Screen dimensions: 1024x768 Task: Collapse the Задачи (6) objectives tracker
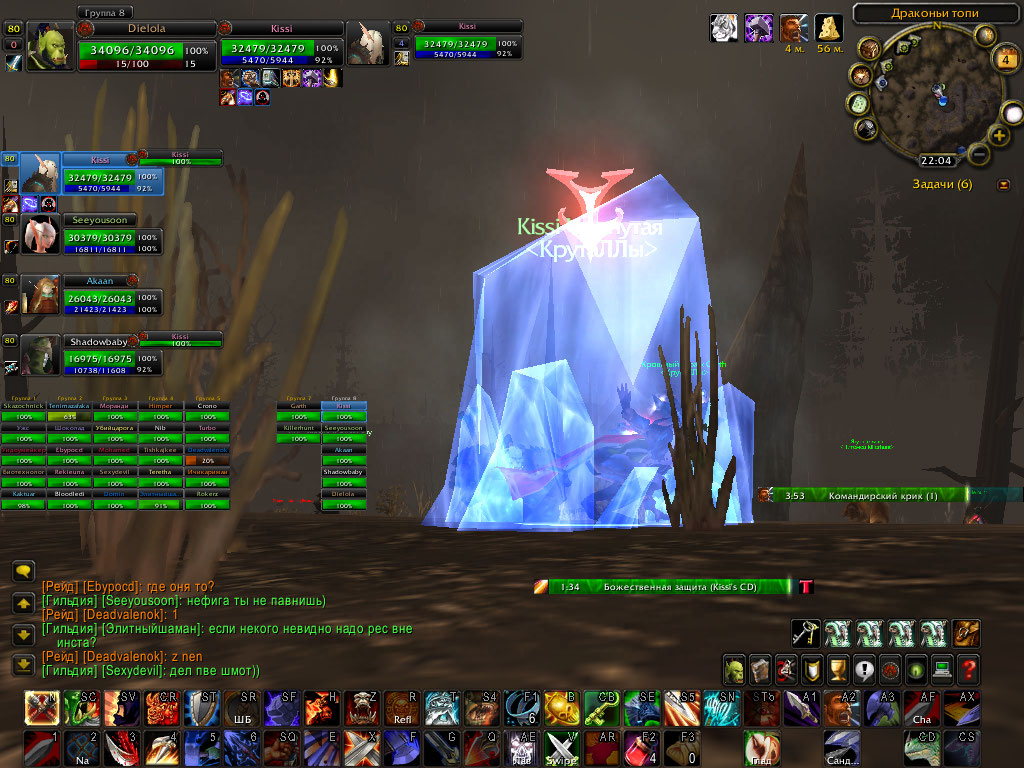1003,184
